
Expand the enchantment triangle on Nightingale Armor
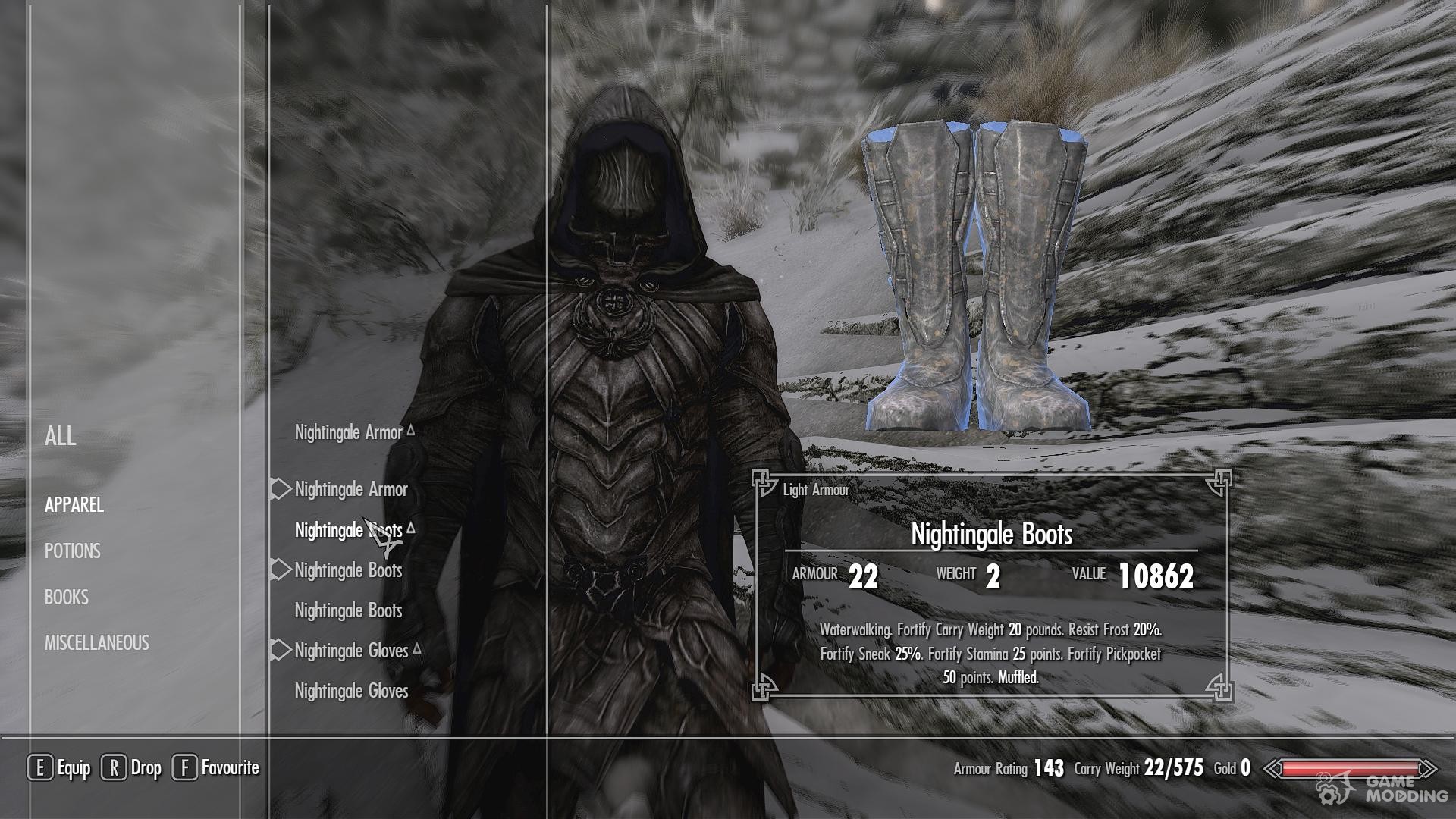[412, 429]
